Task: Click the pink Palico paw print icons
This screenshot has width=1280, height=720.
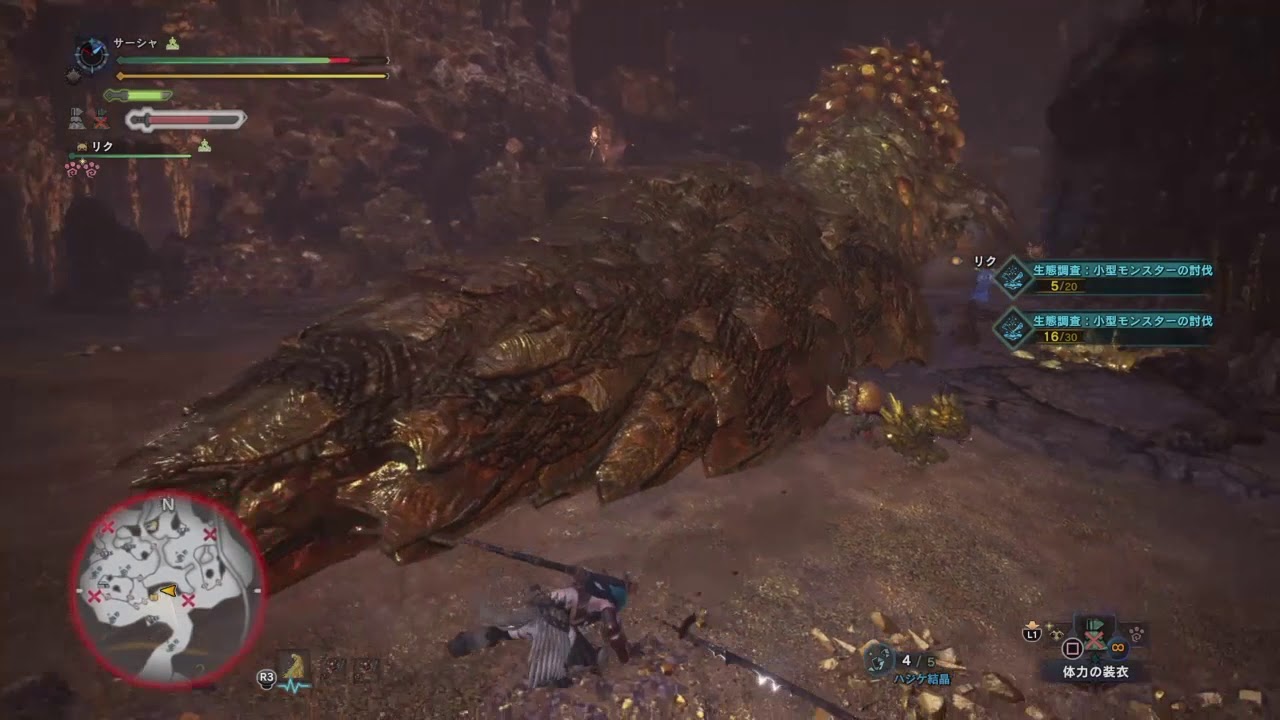Action: (80, 169)
